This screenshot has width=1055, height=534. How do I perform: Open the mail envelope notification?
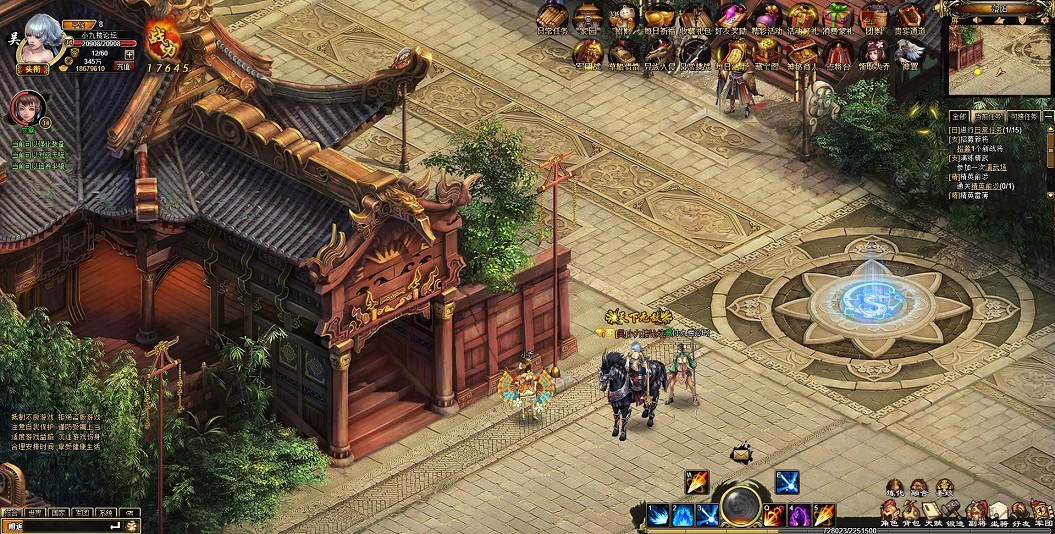(x=741, y=454)
